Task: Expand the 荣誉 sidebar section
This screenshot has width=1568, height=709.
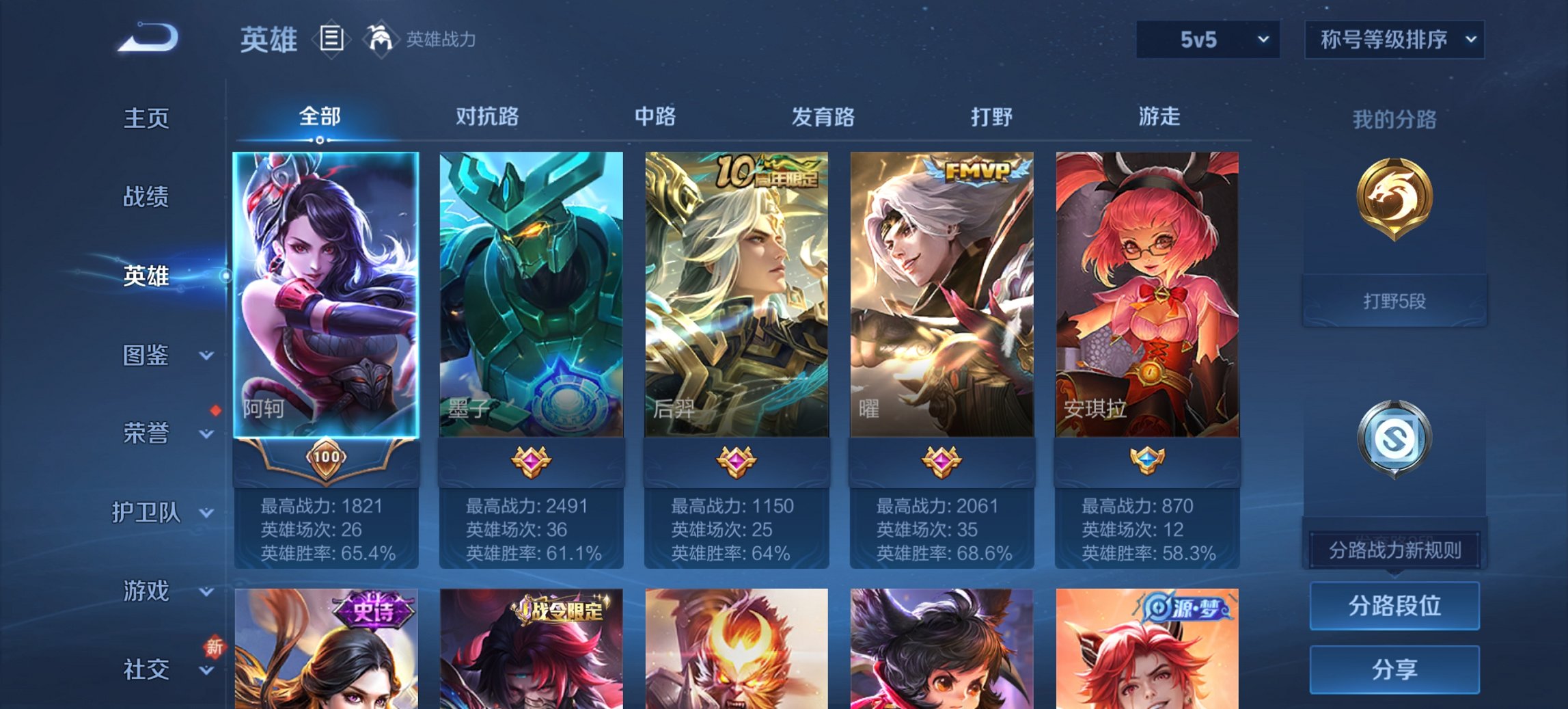Action: [147, 433]
